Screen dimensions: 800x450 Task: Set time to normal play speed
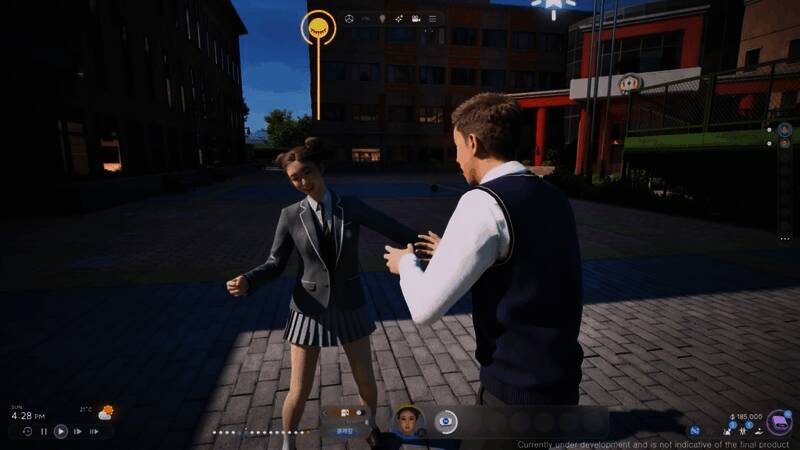click(60, 431)
